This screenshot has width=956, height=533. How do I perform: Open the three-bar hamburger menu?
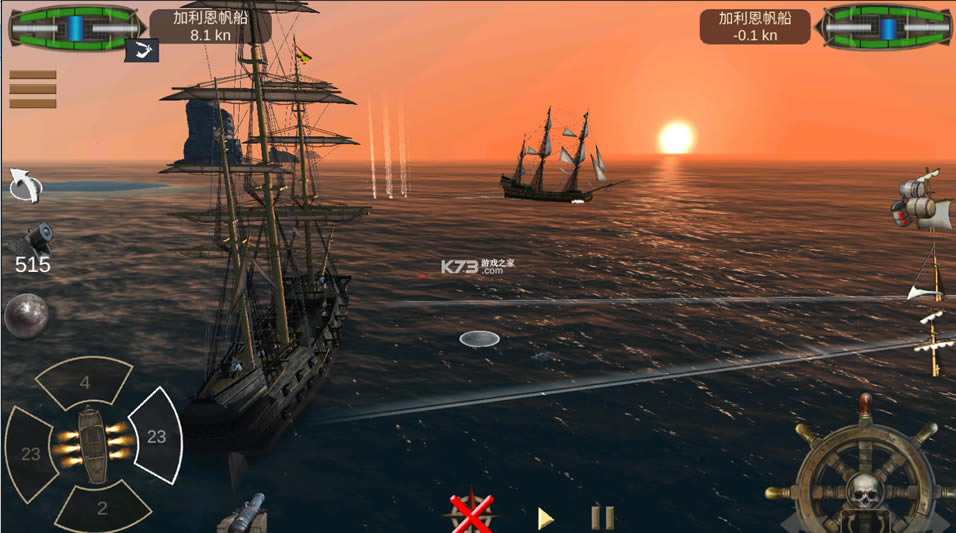point(32,89)
